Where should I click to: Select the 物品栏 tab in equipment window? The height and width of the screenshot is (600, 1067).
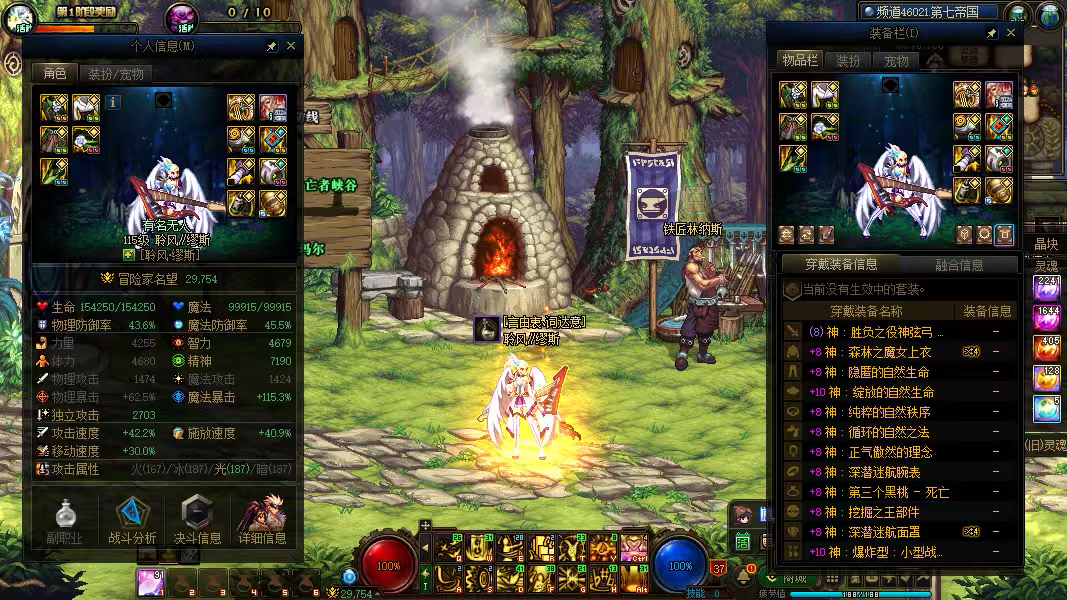point(800,61)
